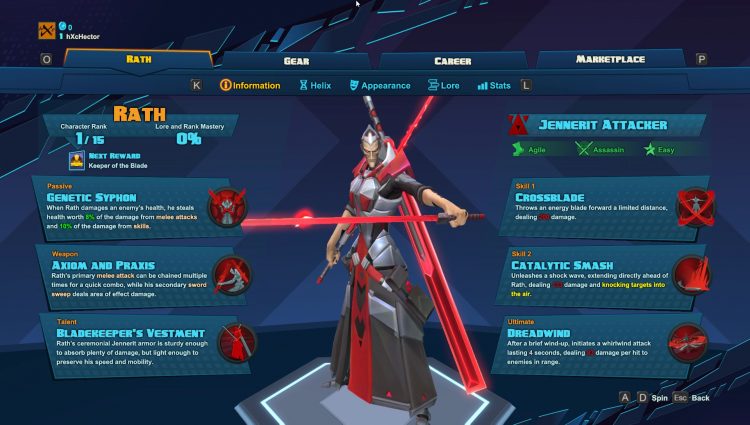Show the Information sub-tab

pos(249,85)
